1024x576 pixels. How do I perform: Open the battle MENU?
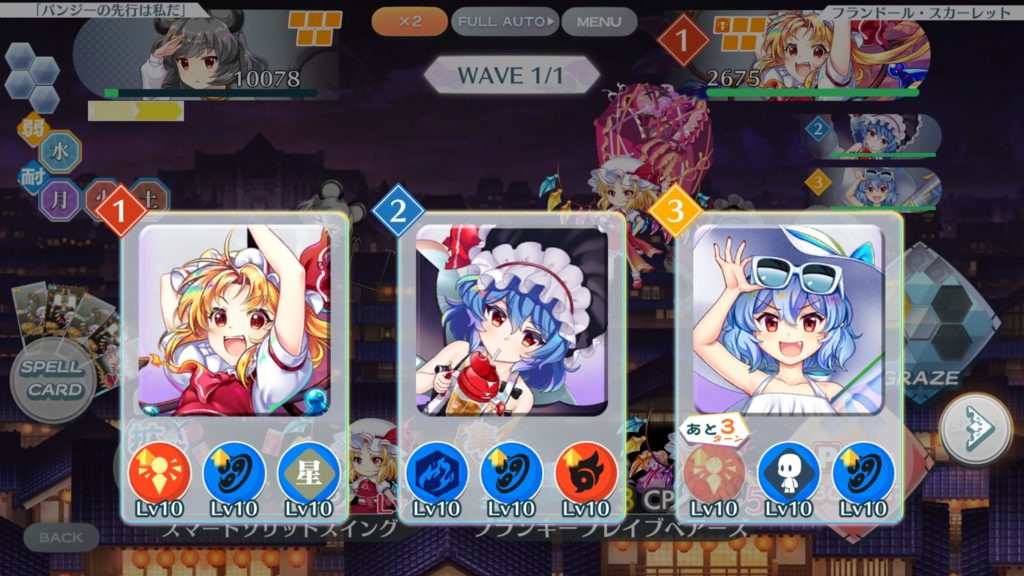pyautogui.click(x=599, y=21)
